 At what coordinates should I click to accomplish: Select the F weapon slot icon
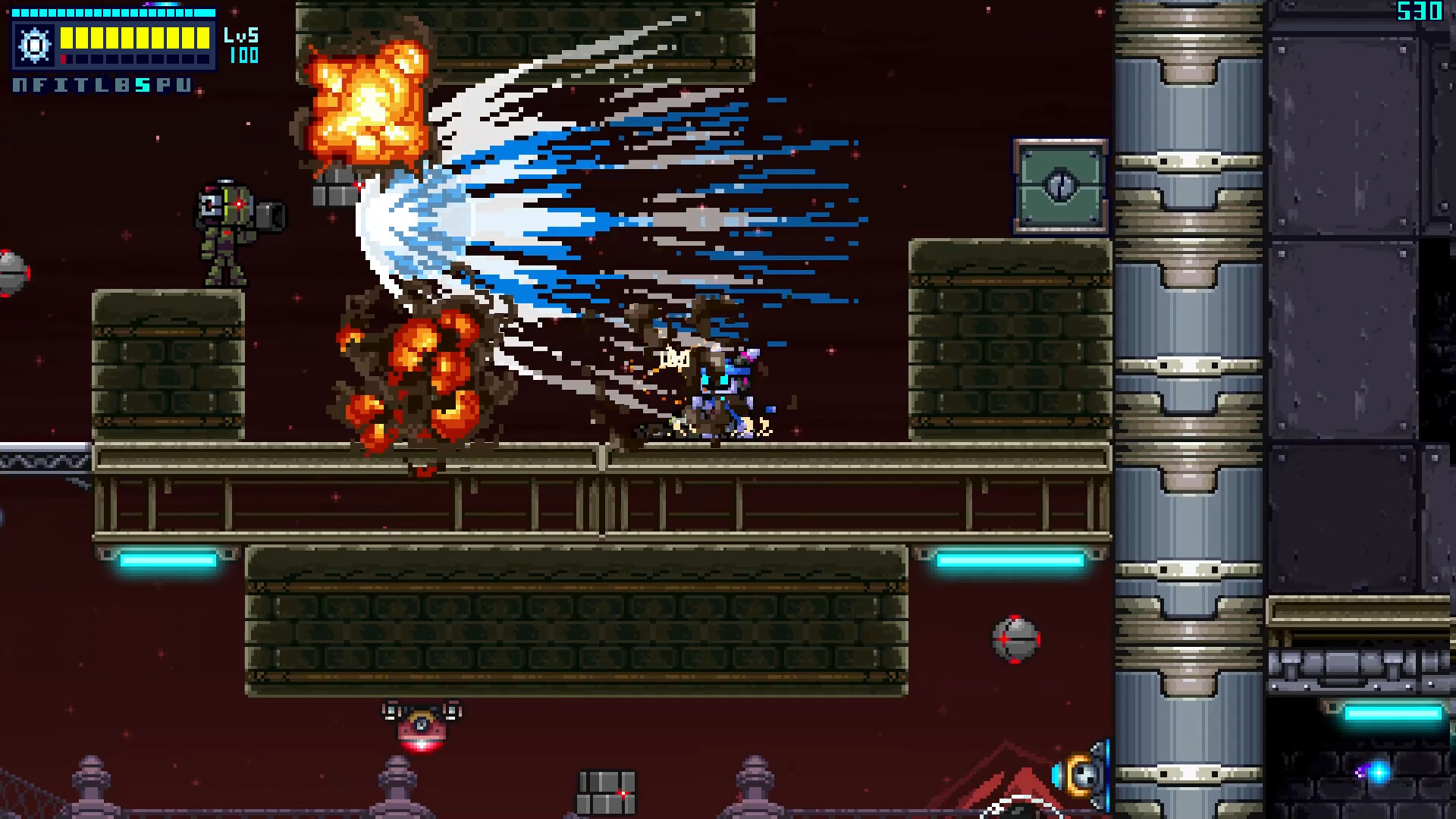[39, 86]
